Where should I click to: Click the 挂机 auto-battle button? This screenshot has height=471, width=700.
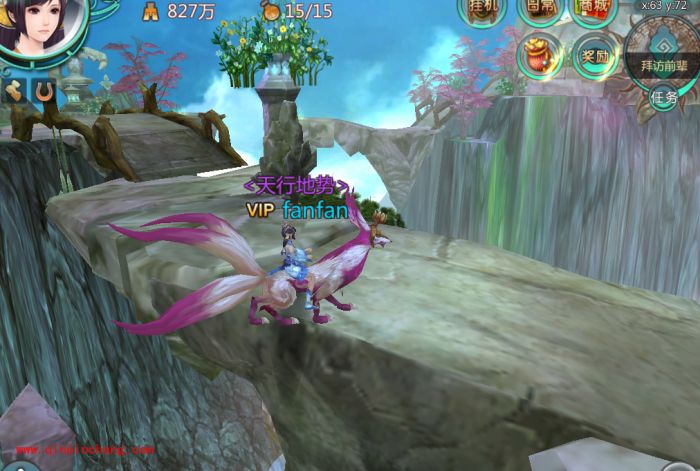[x=483, y=9]
